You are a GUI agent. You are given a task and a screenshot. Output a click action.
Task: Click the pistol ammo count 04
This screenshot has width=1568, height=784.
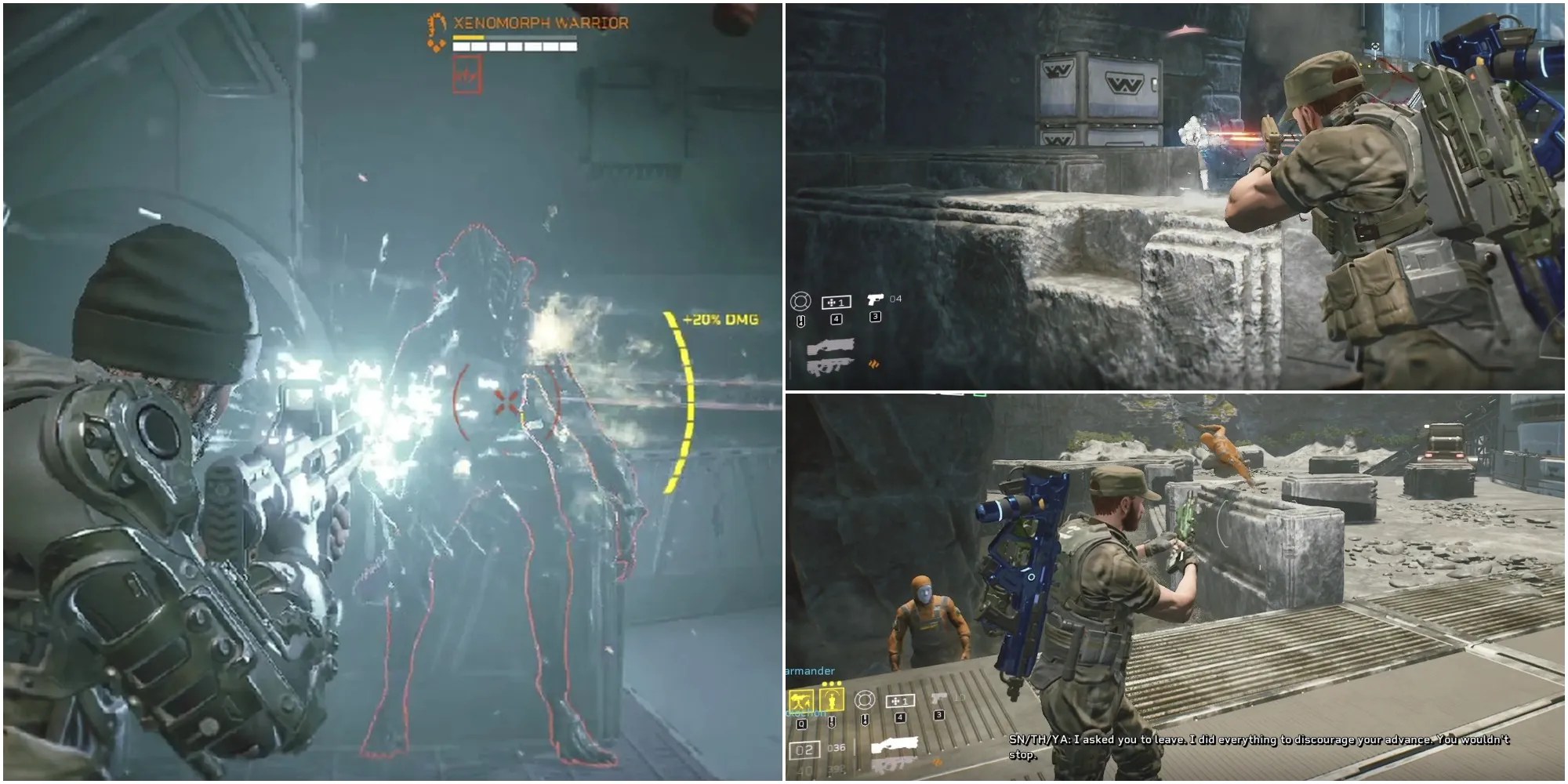(895, 299)
